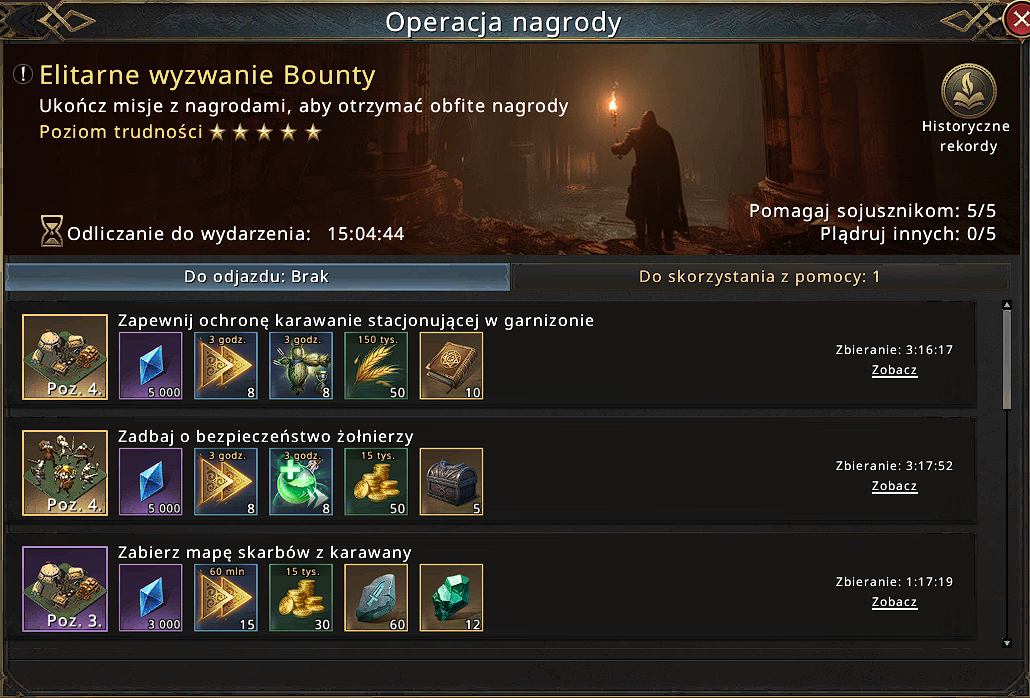The height and width of the screenshot is (698, 1030).
Task: Click Zobacz for the treasure map mission
Action: (x=894, y=602)
